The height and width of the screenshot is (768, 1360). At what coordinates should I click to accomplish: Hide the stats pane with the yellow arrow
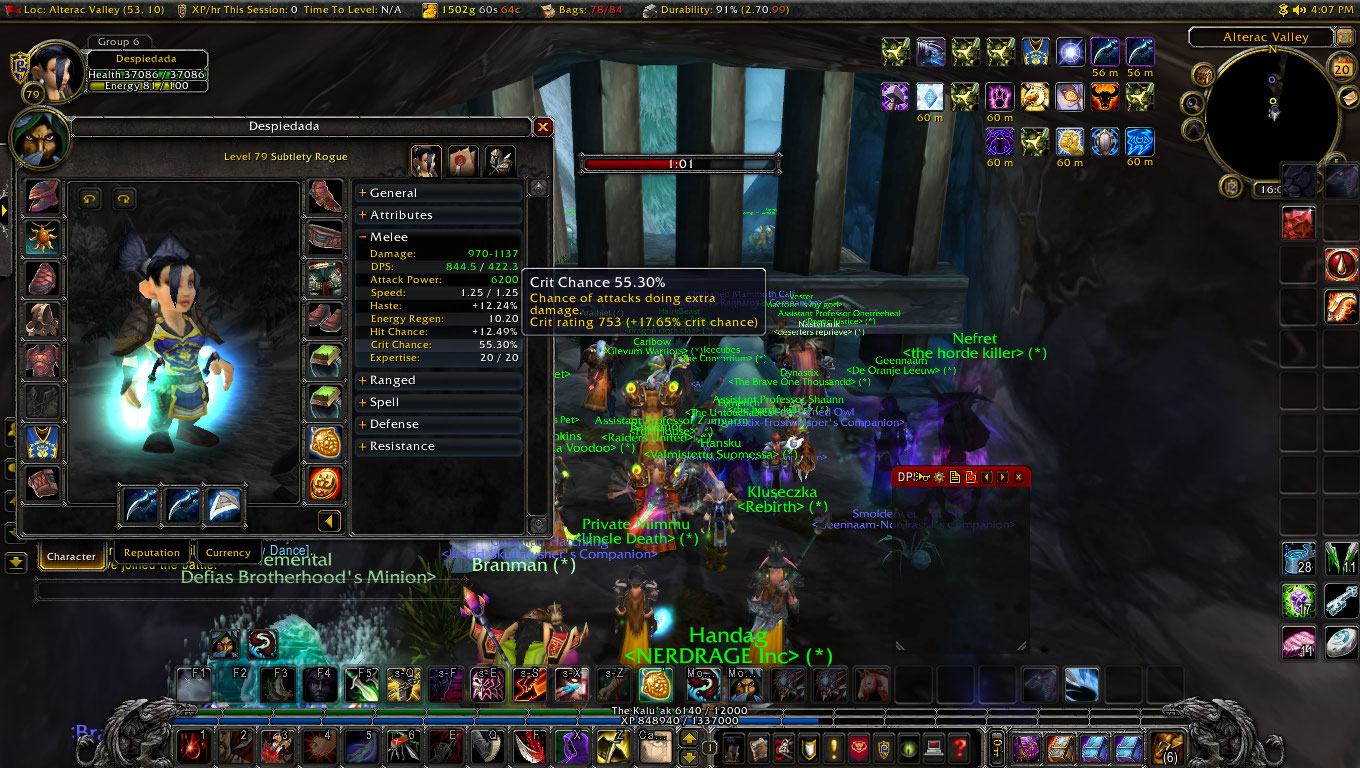[x=329, y=521]
